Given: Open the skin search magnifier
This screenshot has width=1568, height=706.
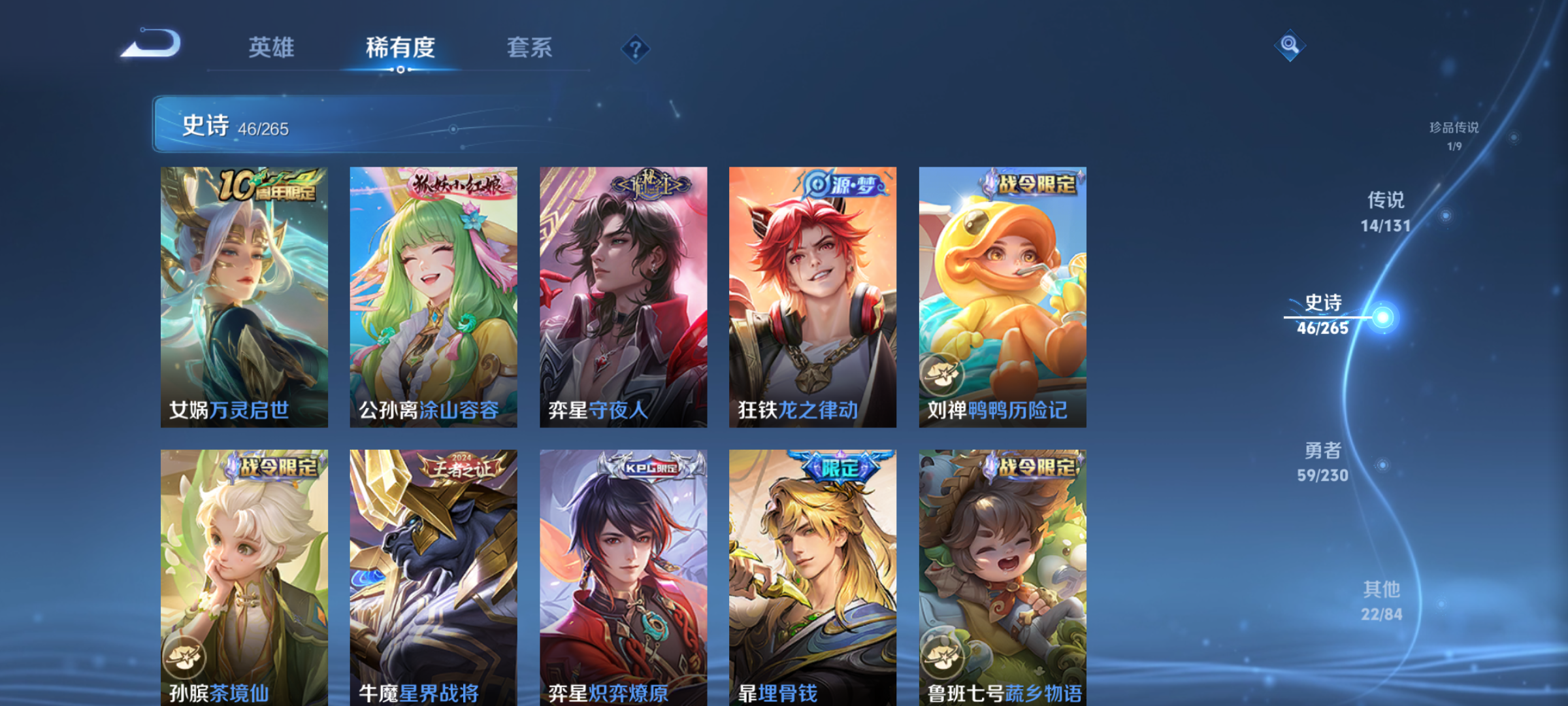Looking at the screenshot, I should click(x=1290, y=45).
